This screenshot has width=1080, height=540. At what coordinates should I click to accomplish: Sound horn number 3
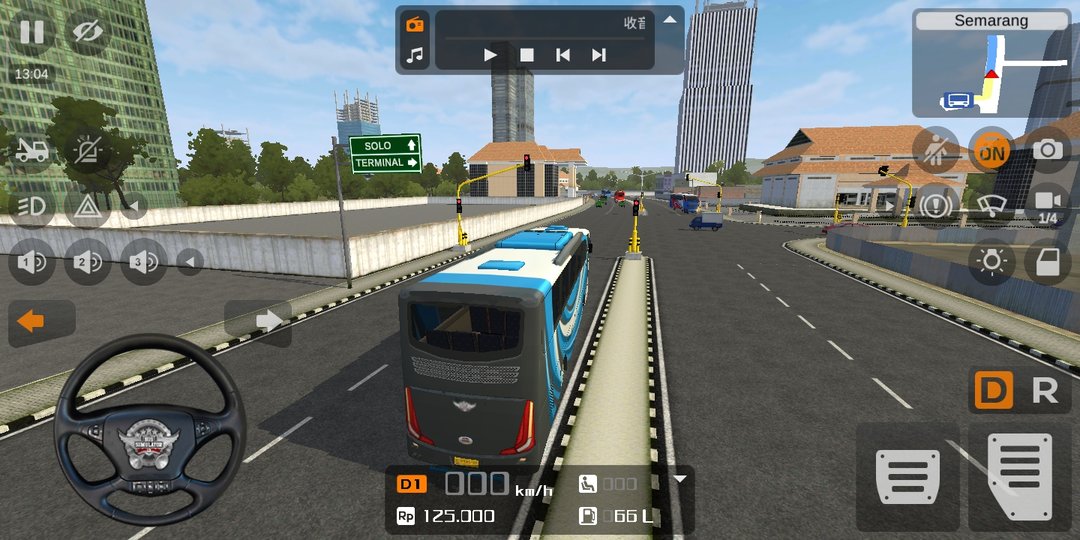[142, 262]
